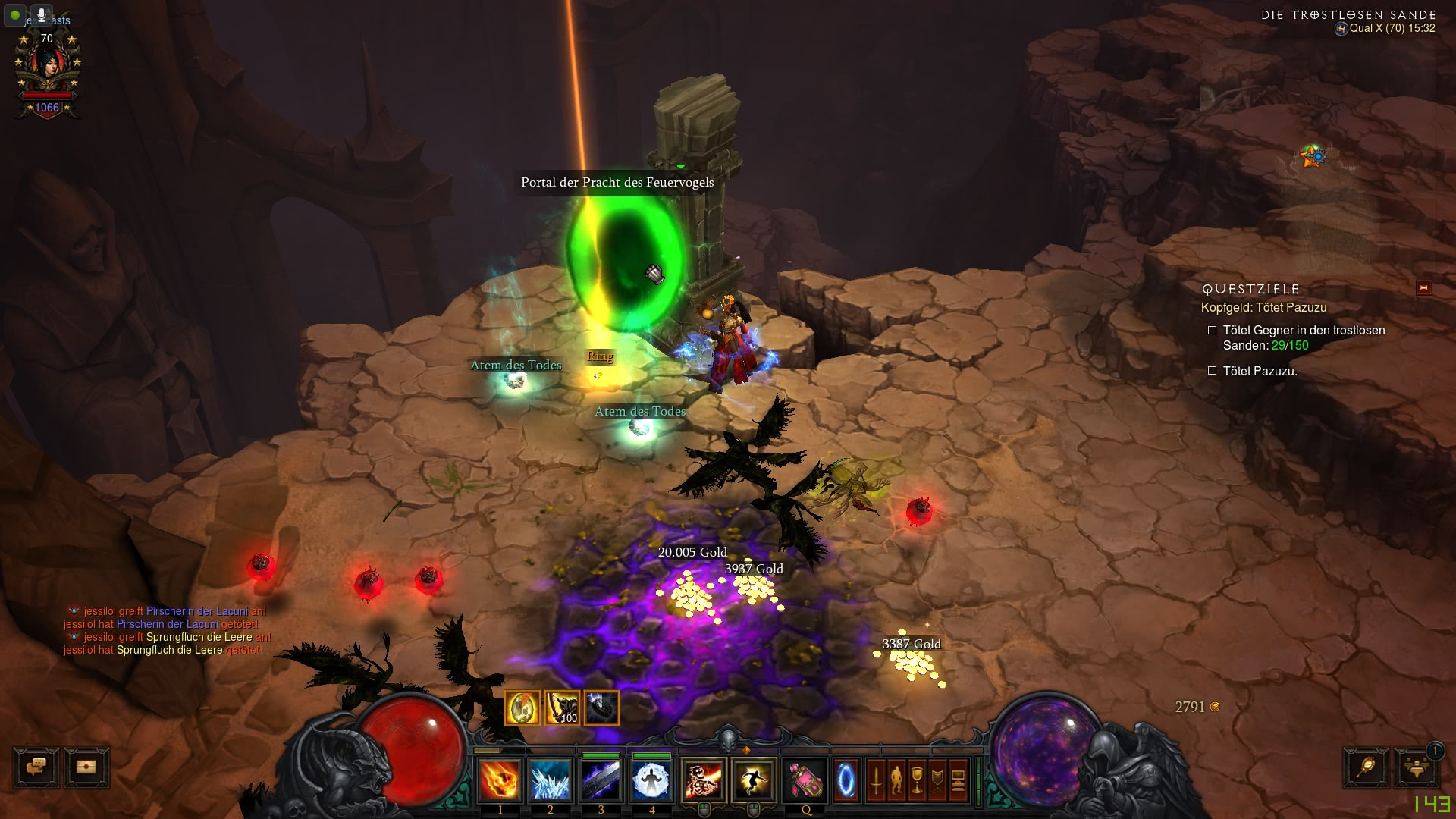Click the golden egg buff icon

click(522, 708)
